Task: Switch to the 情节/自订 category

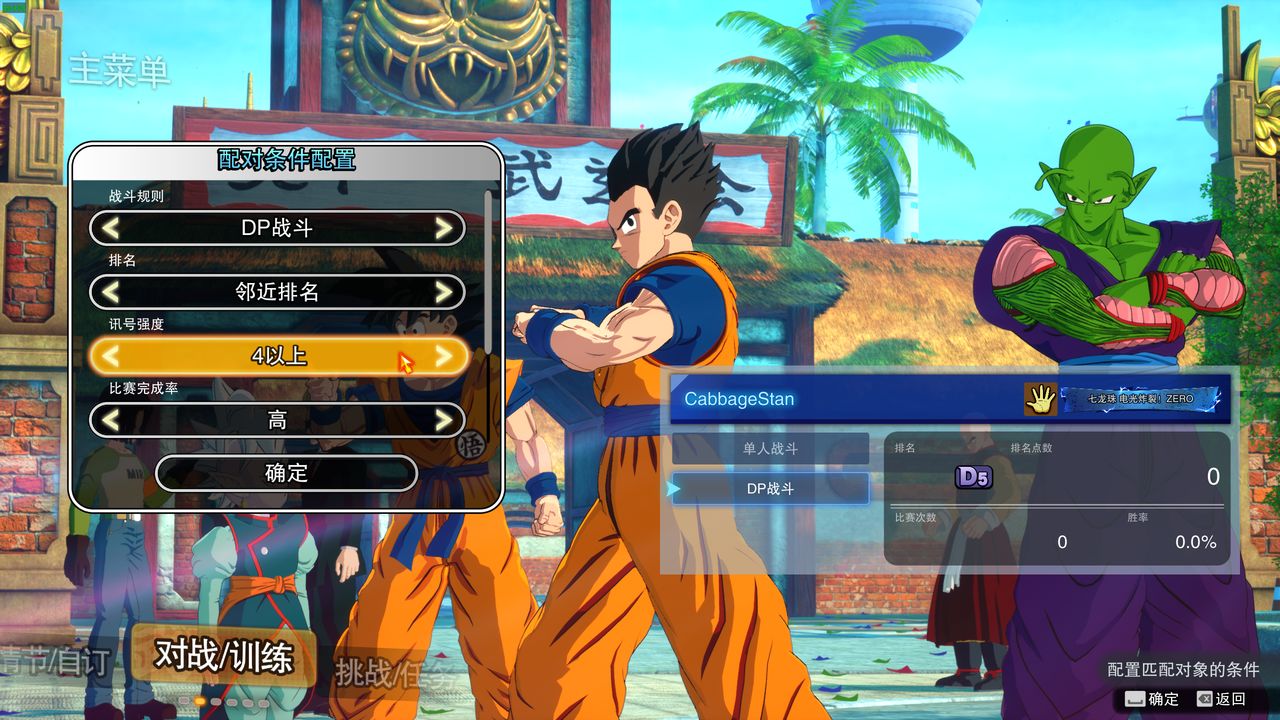Action: 55,662
